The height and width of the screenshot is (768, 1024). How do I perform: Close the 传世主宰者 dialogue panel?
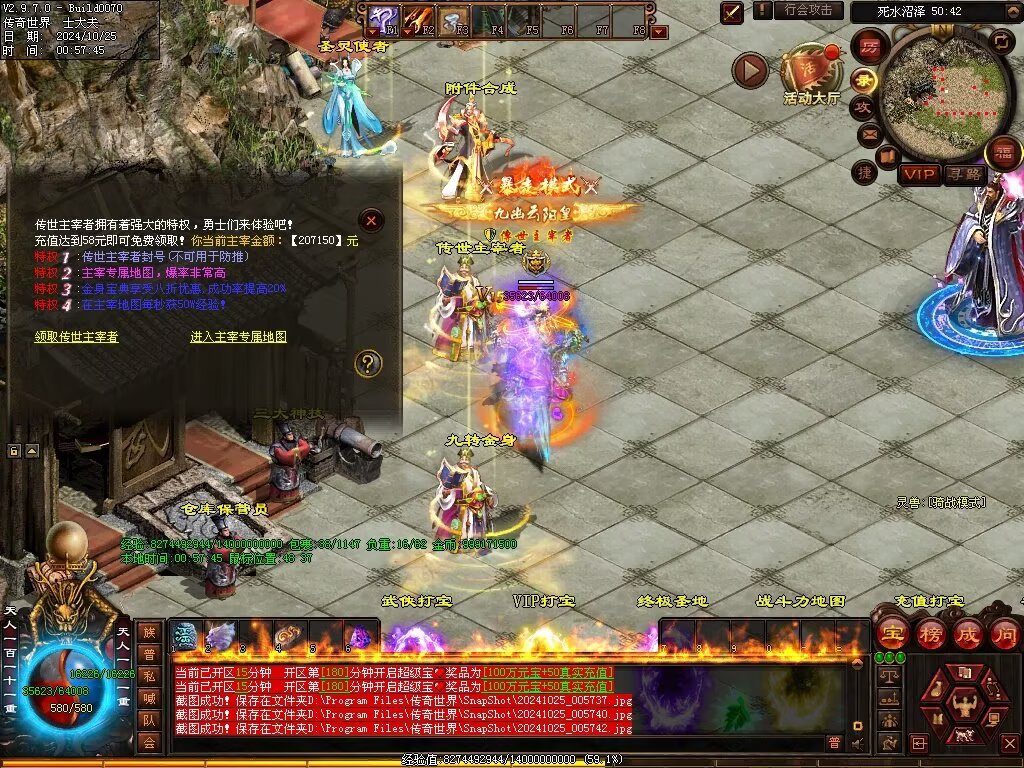coord(371,220)
